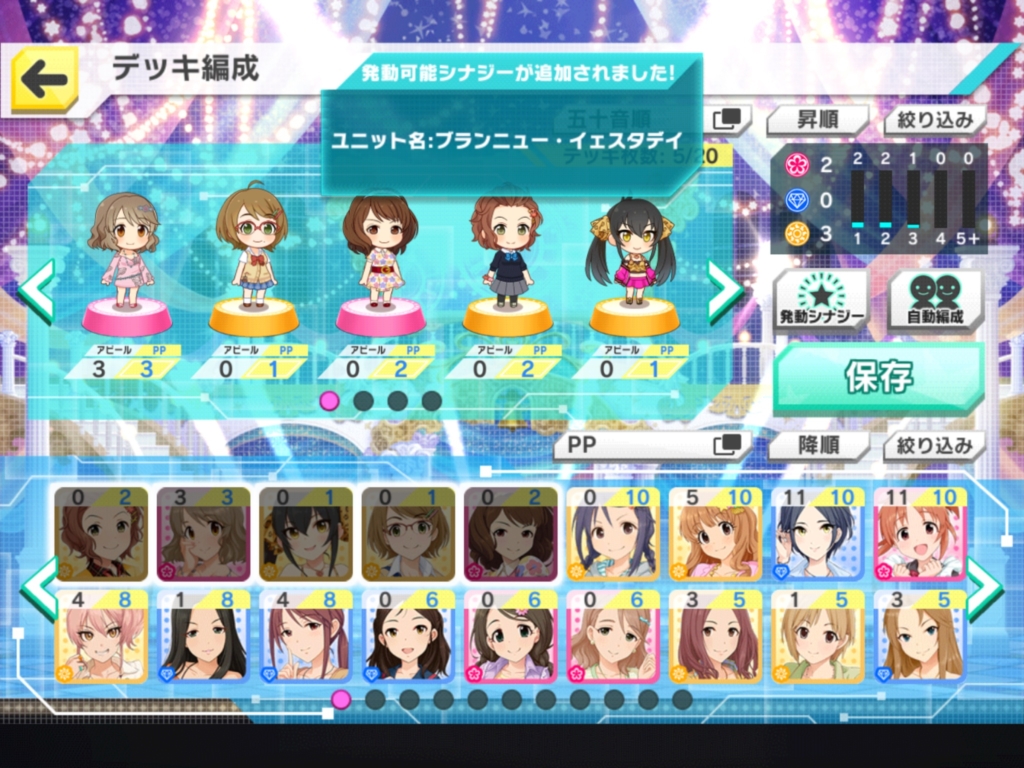Open the PP sort dropdown
1024x768 pixels.
pyautogui.click(x=652, y=445)
